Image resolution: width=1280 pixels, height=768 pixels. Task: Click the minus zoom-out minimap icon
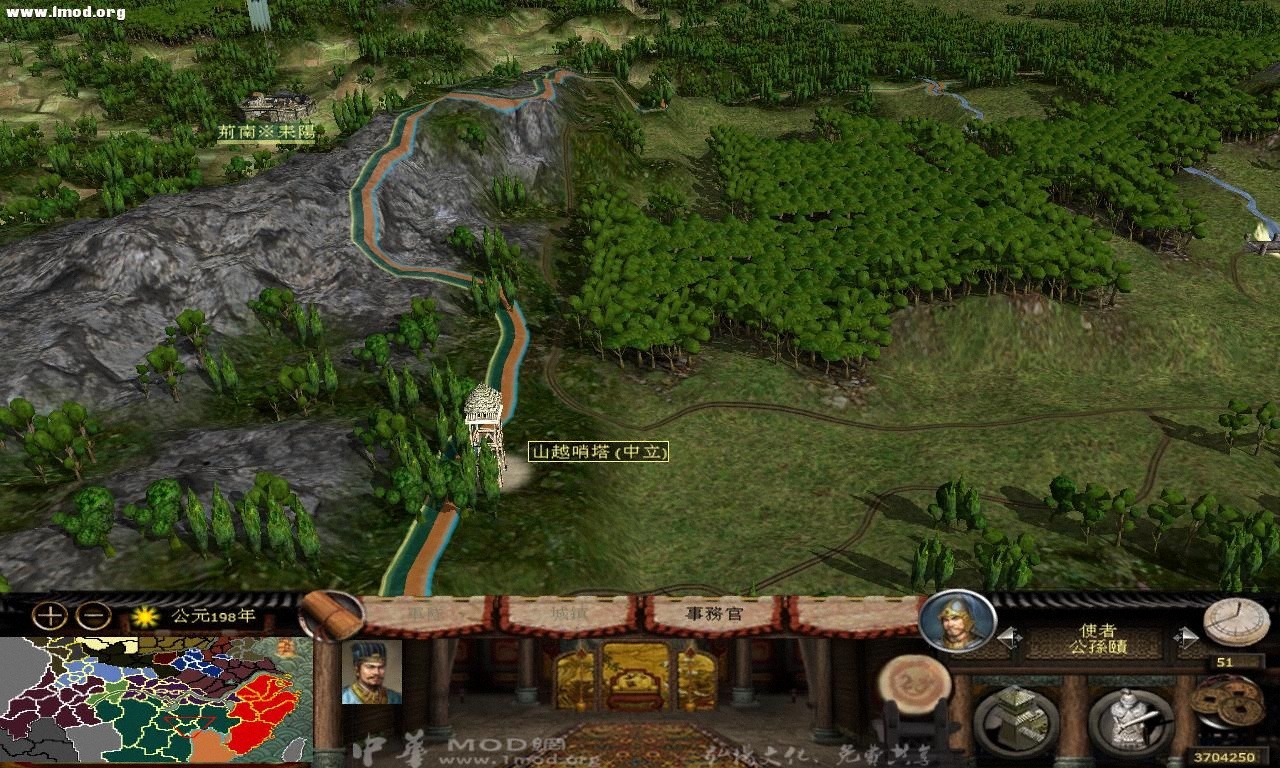click(x=91, y=617)
